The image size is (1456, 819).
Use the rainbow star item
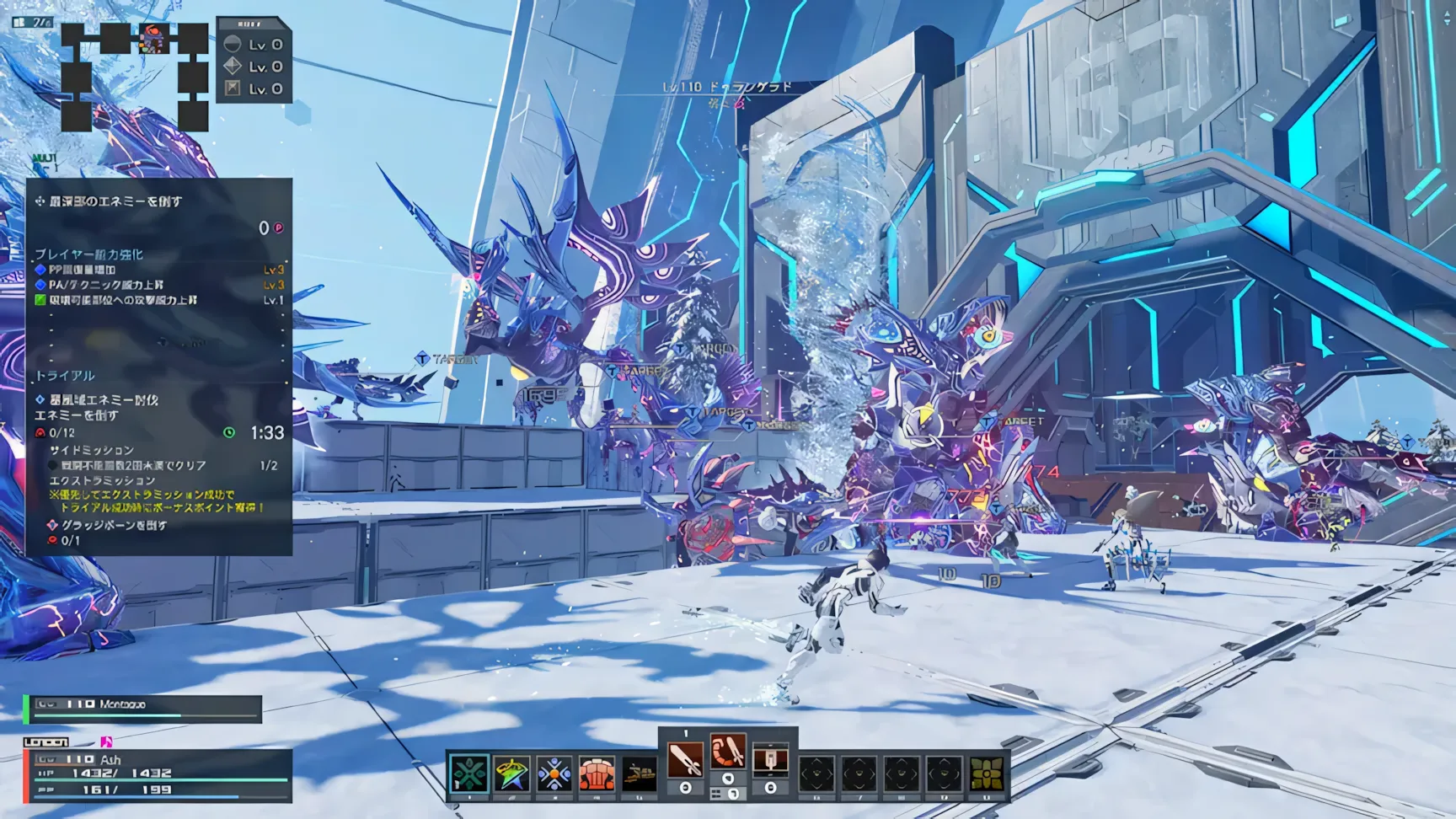tap(511, 773)
